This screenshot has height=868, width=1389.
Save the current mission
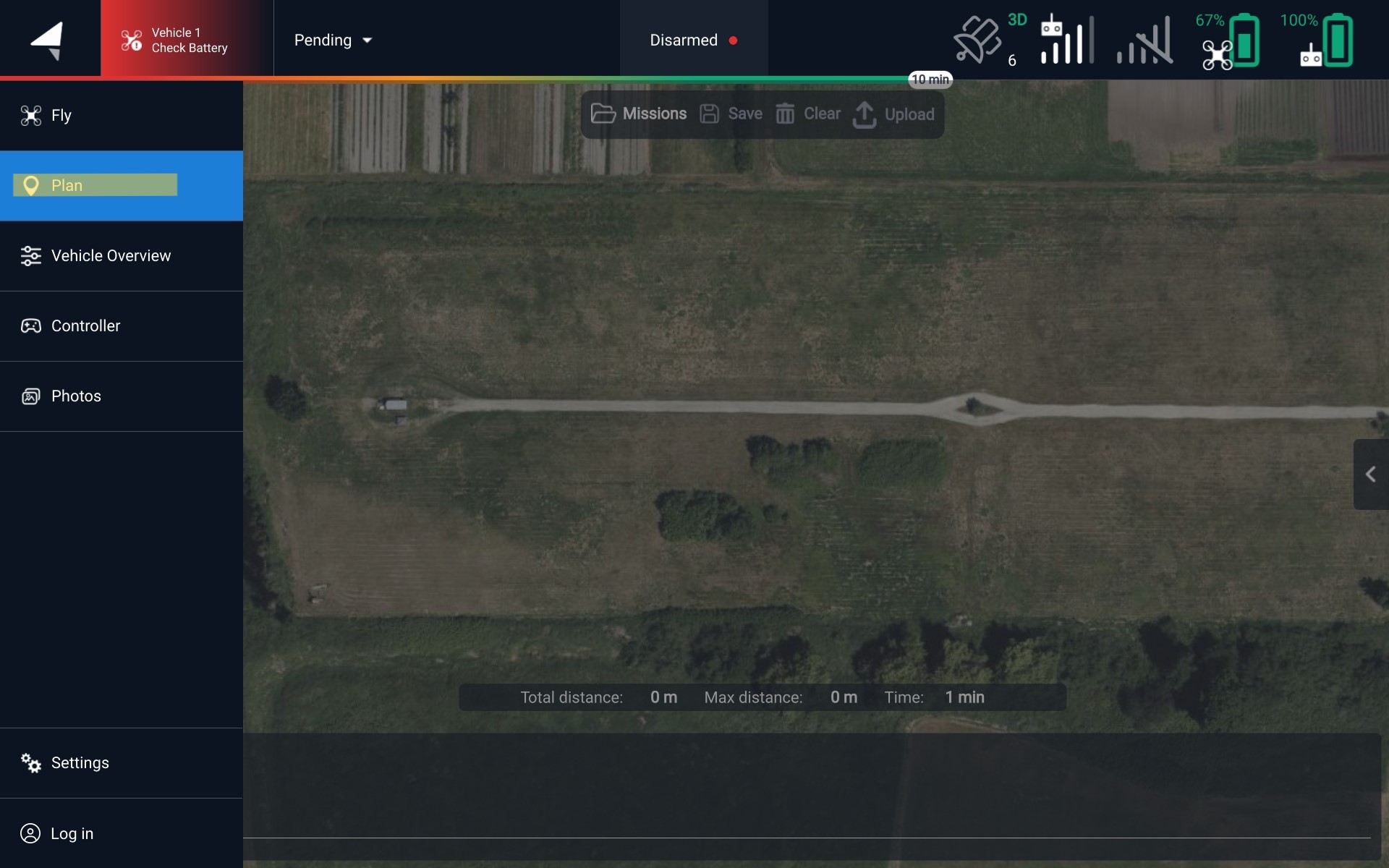pos(731,114)
